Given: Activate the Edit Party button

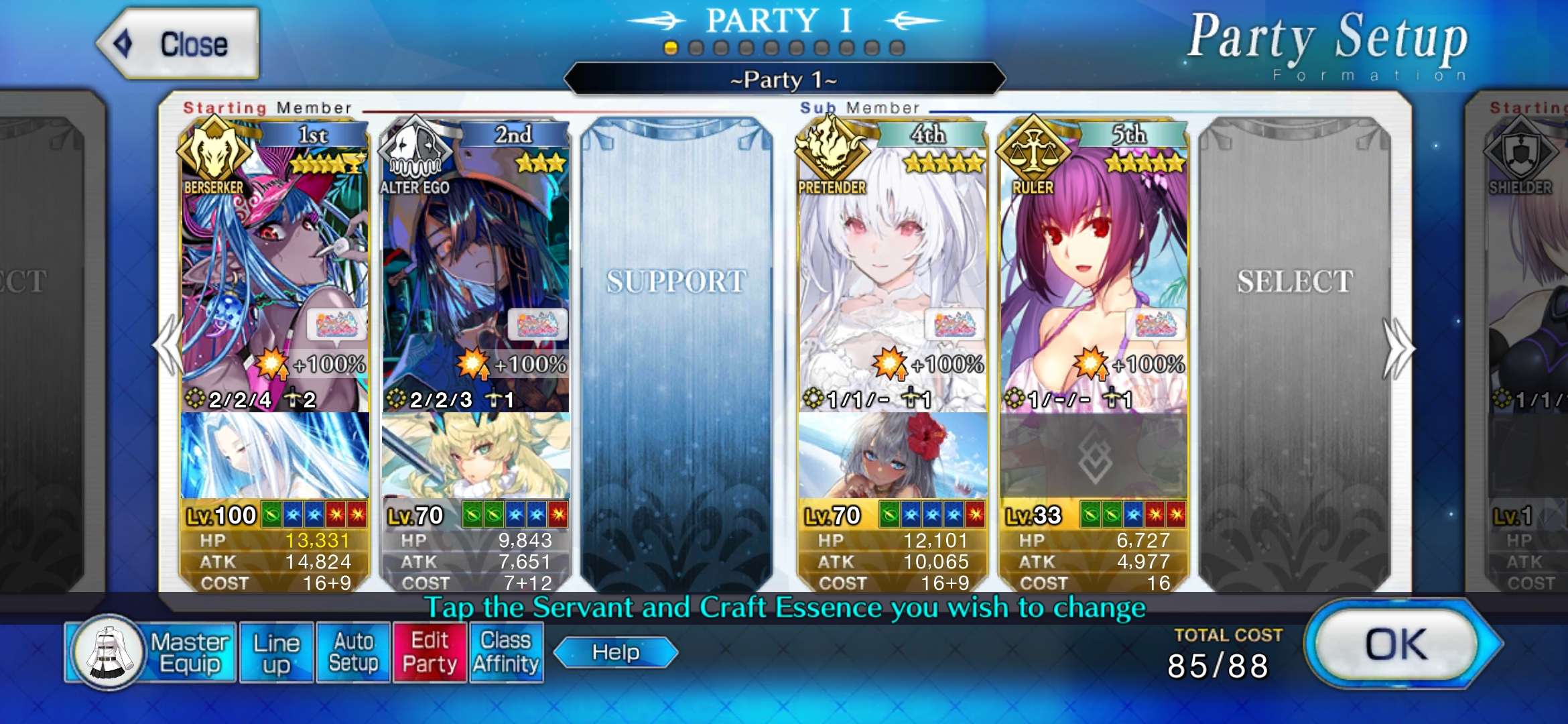Looking at the screenshot, I should [430, 652].
